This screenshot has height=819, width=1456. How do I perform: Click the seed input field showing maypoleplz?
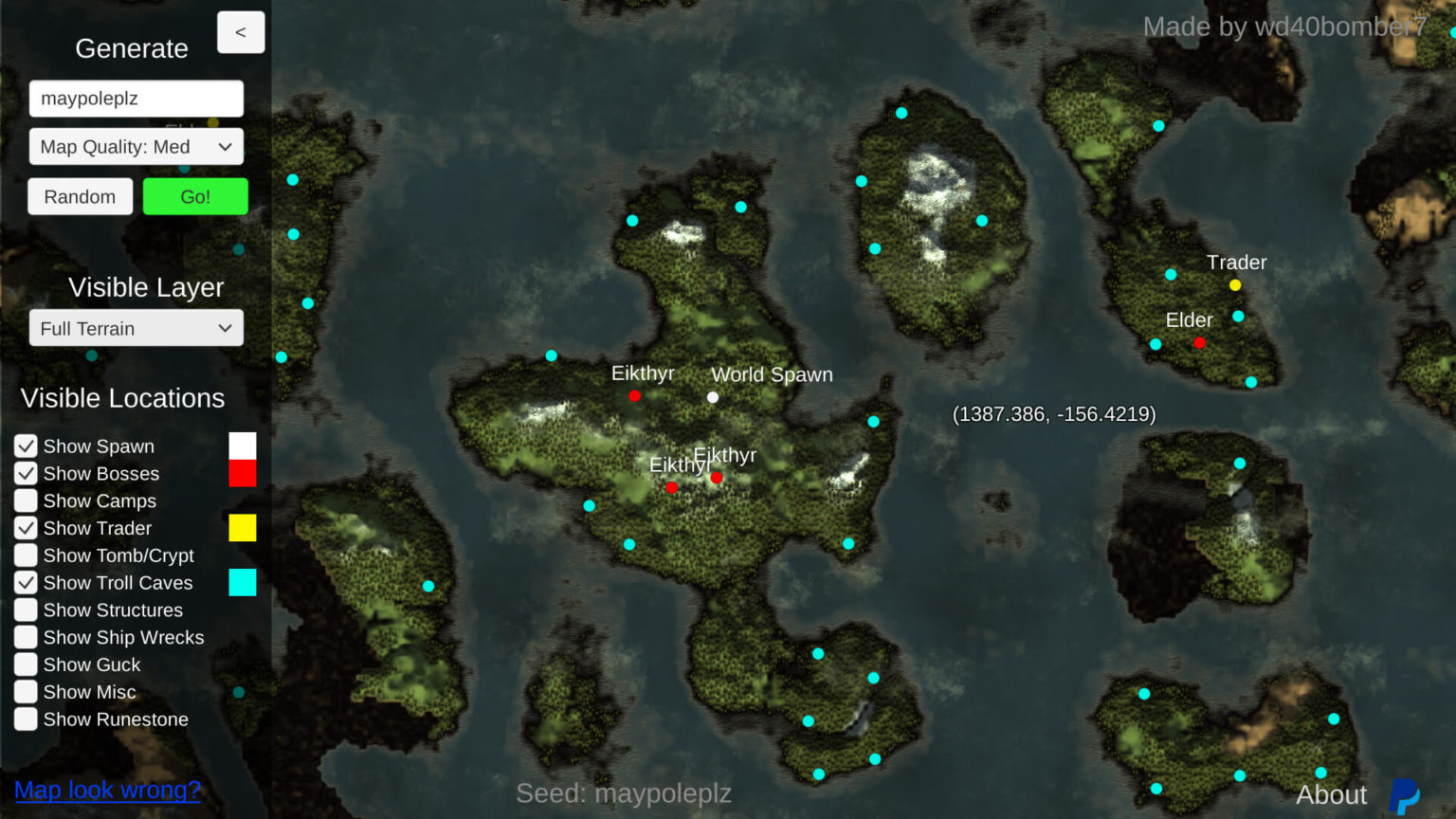[x=136, y=98]
